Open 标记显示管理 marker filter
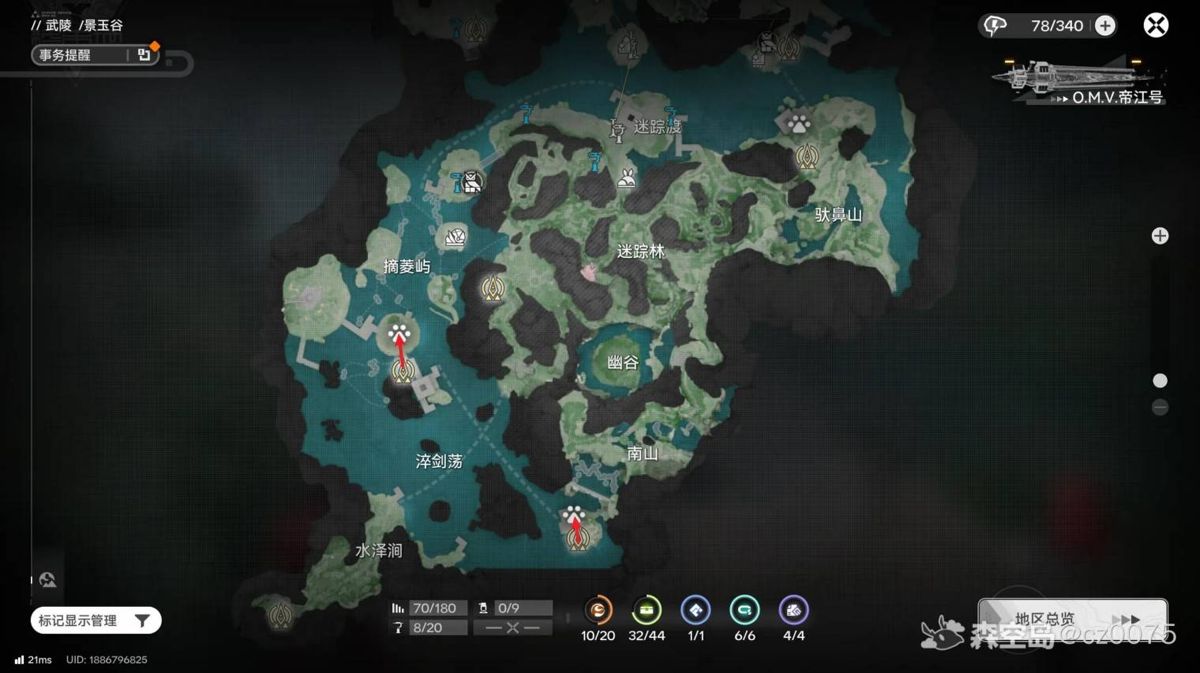The image size is (1200, 673). click(97, 621)
